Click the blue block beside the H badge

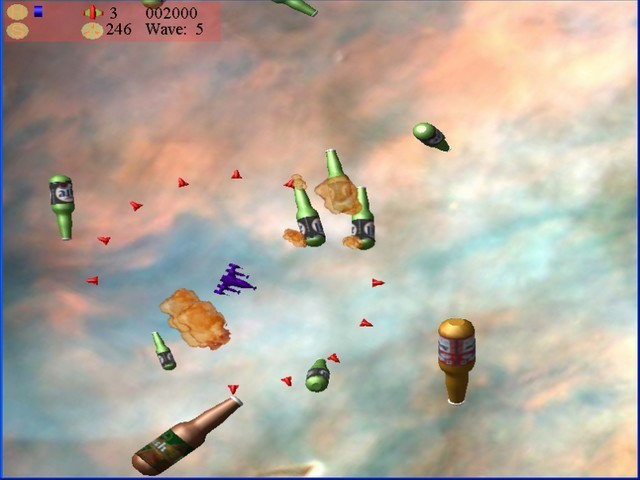pyautogui.click(x=38, y=12)
